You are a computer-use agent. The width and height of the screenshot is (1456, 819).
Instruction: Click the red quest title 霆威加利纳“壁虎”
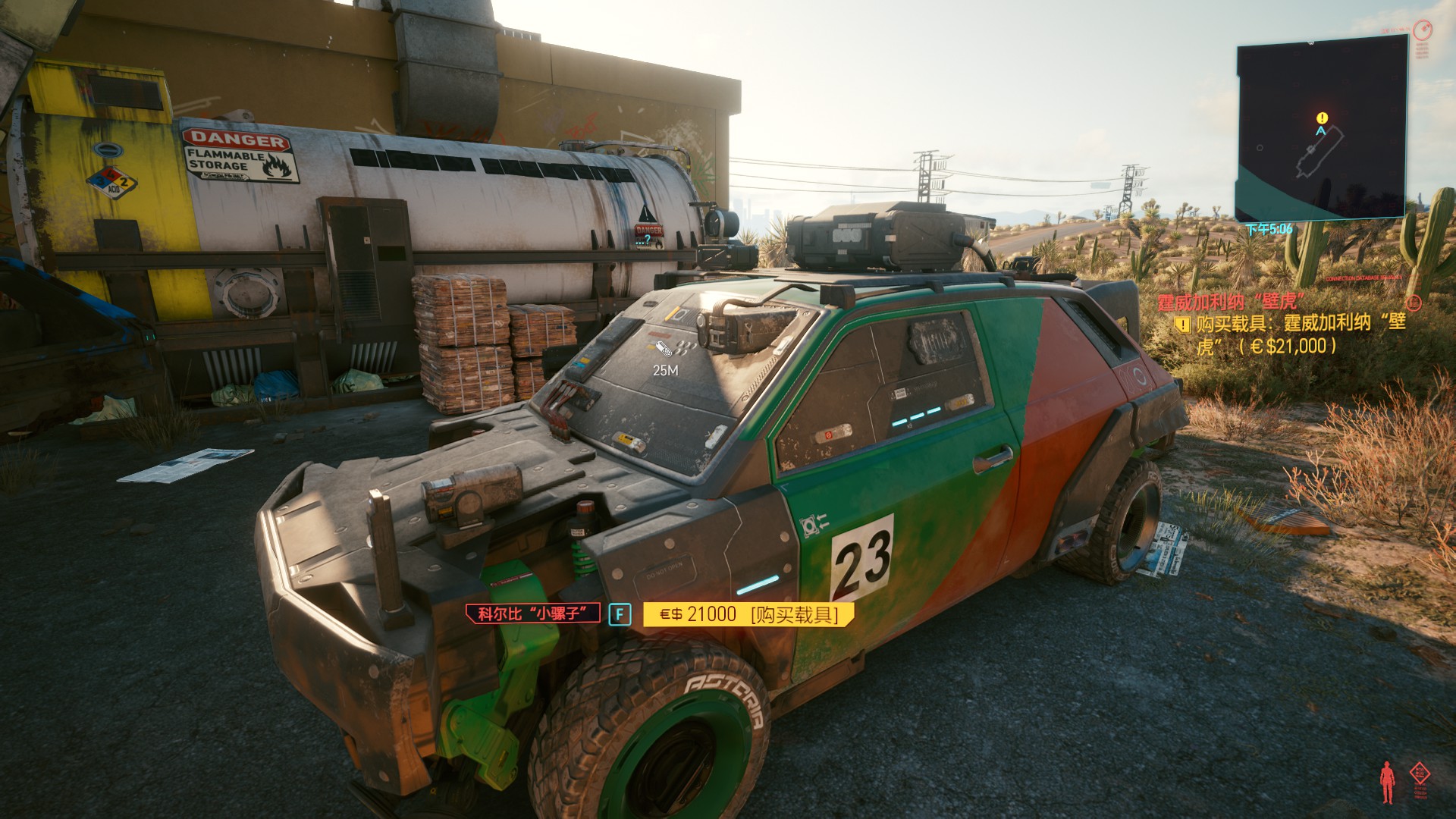[x=1232, y=302]
